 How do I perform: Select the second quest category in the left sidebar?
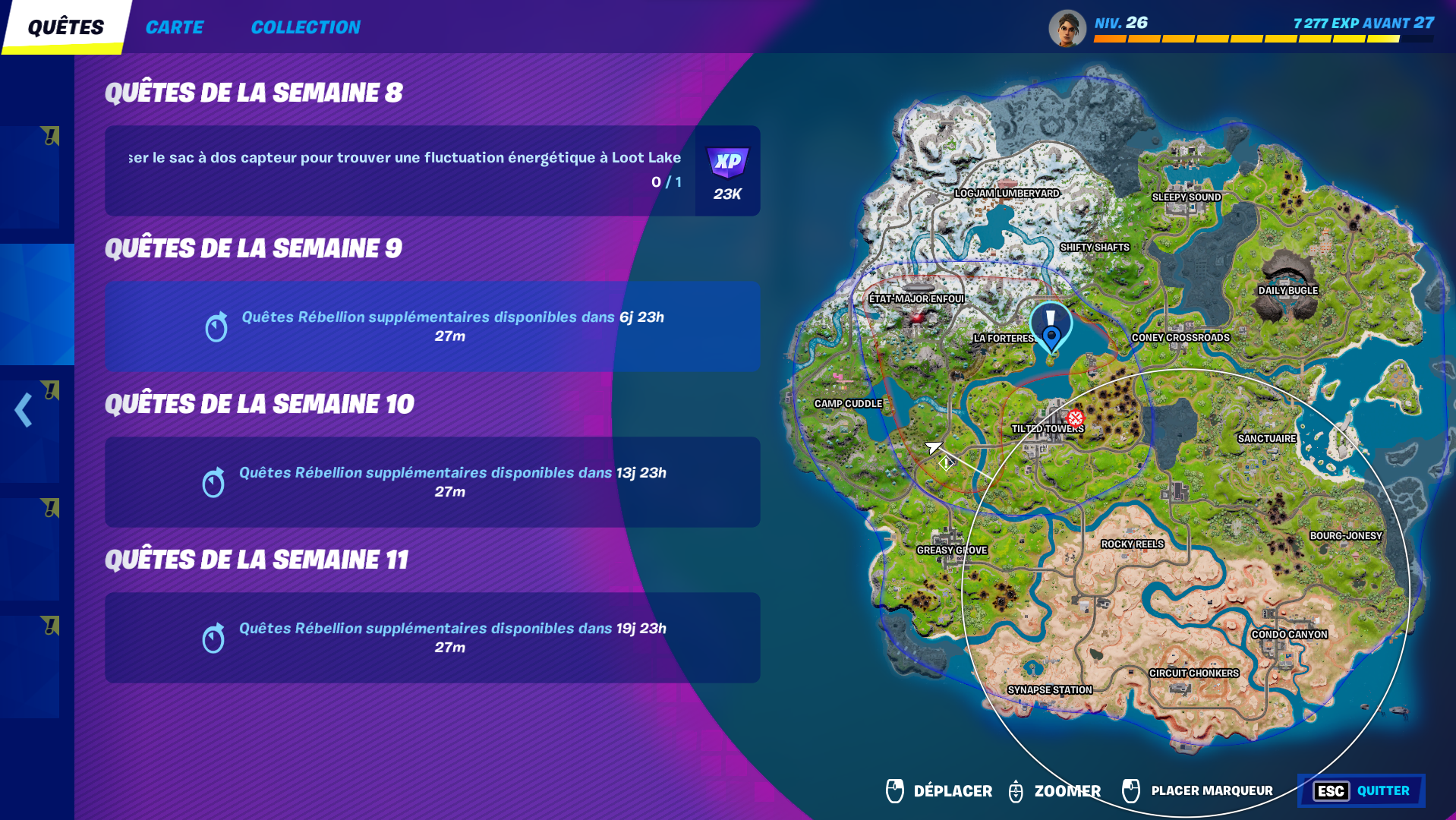(33, 303)
